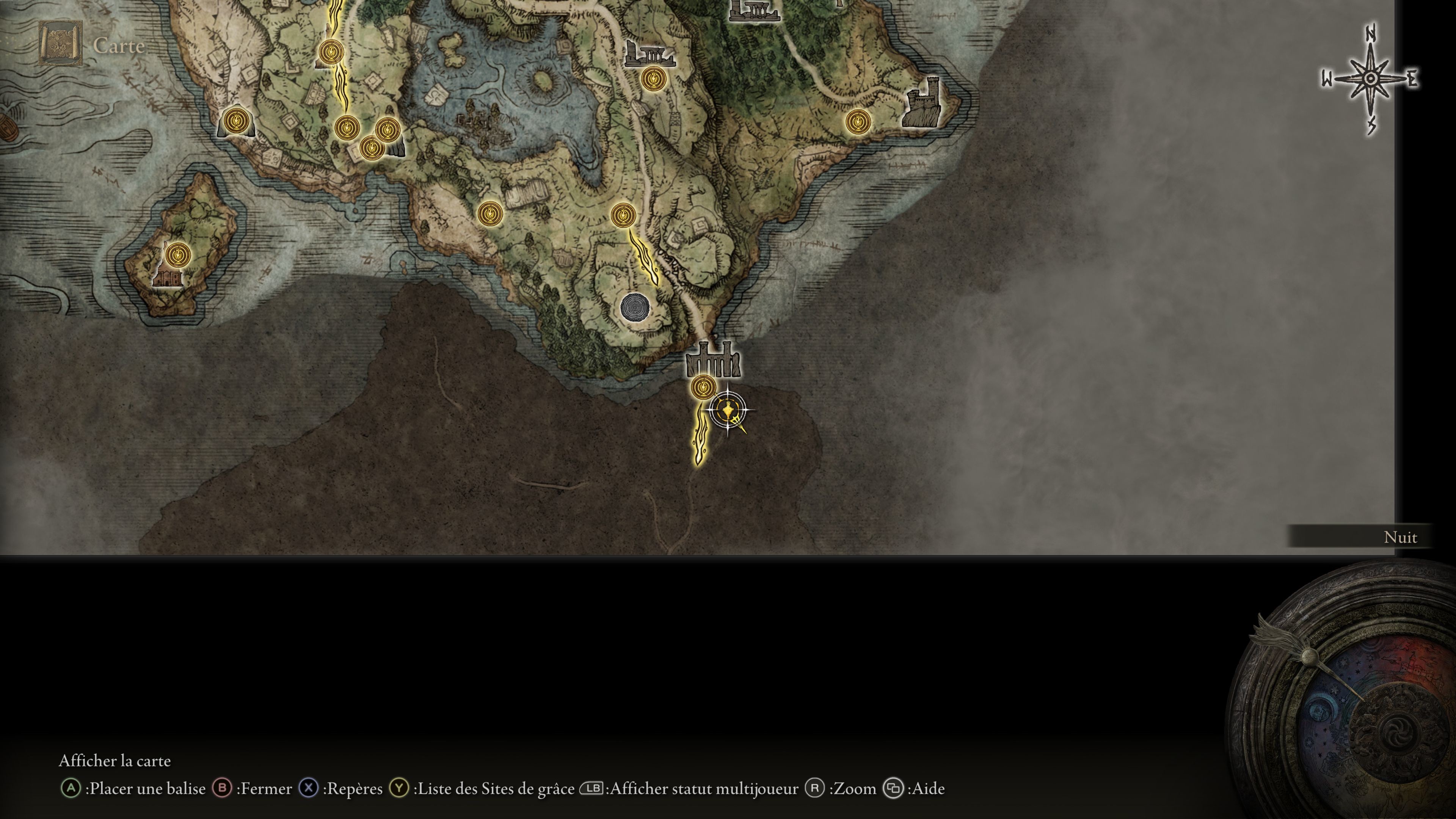Click the grey circular marker on the map

[x=634, y=308]
